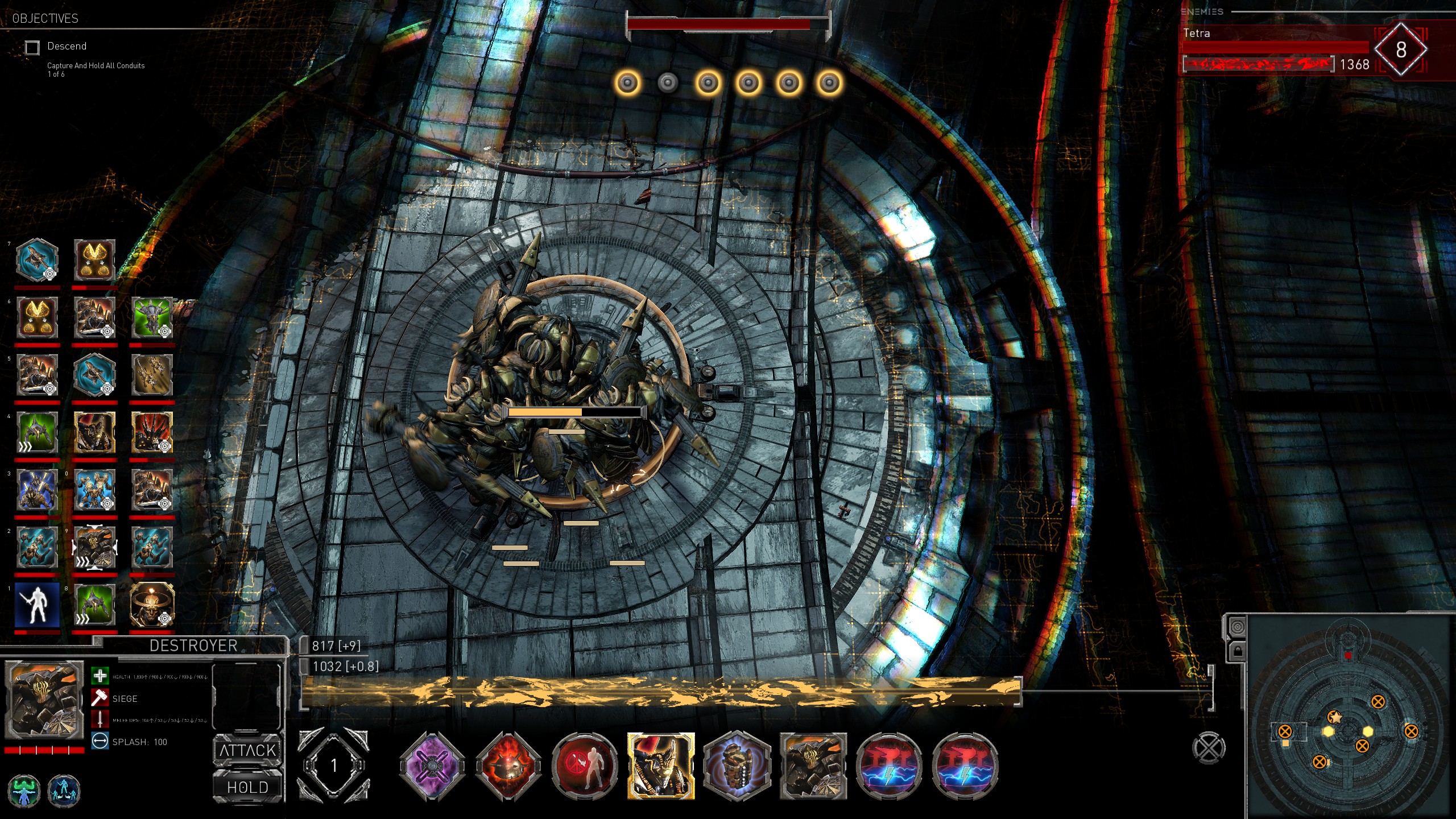This screenshot has width=1456, height=819.
Task: Click the concentric-circles button beside the minimap
Action: coord(1237,627)
